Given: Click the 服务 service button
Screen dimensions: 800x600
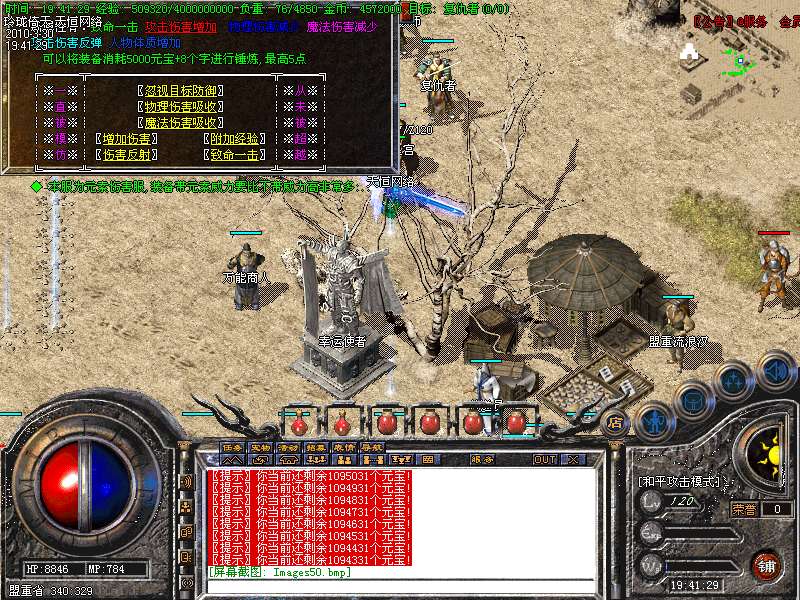Looking at the screenshot, I should [483, 460].
